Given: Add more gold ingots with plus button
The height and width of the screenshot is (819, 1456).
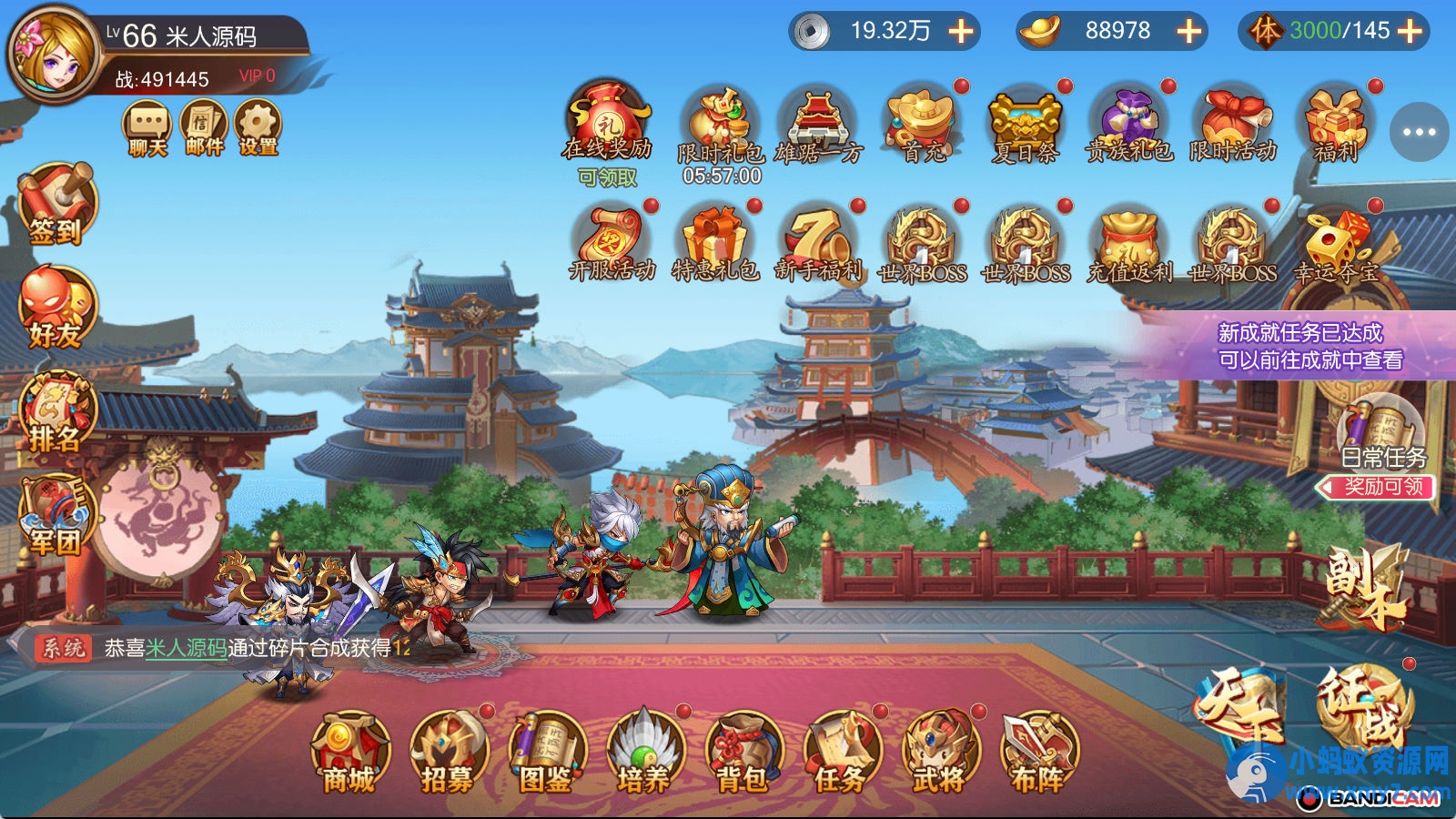Looking at the screenshot, I should click(1189, 31).
